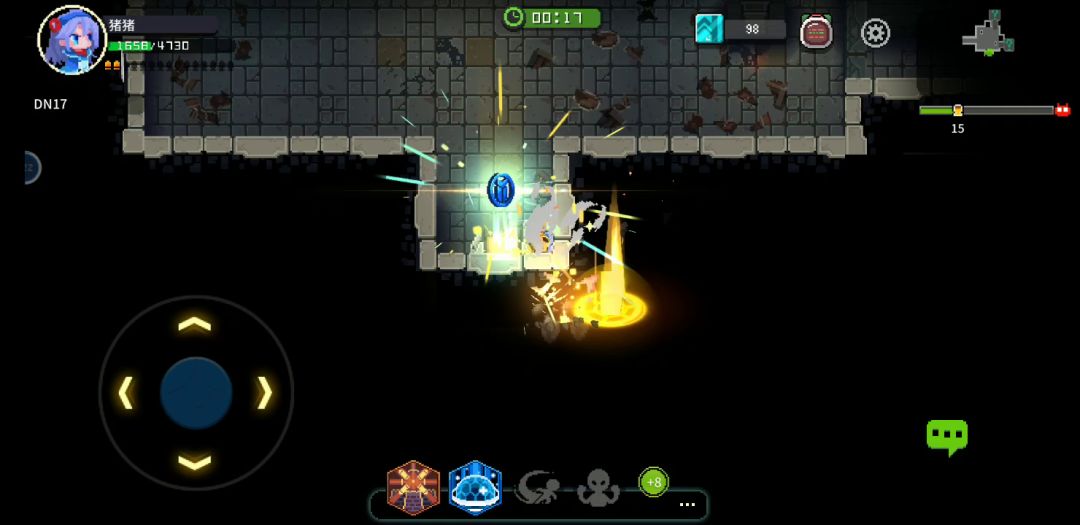This screenshot has width=1080, height=525.
Task: Open the red backpack inventory
Action: pyautogui.click(x=816, y=32)
